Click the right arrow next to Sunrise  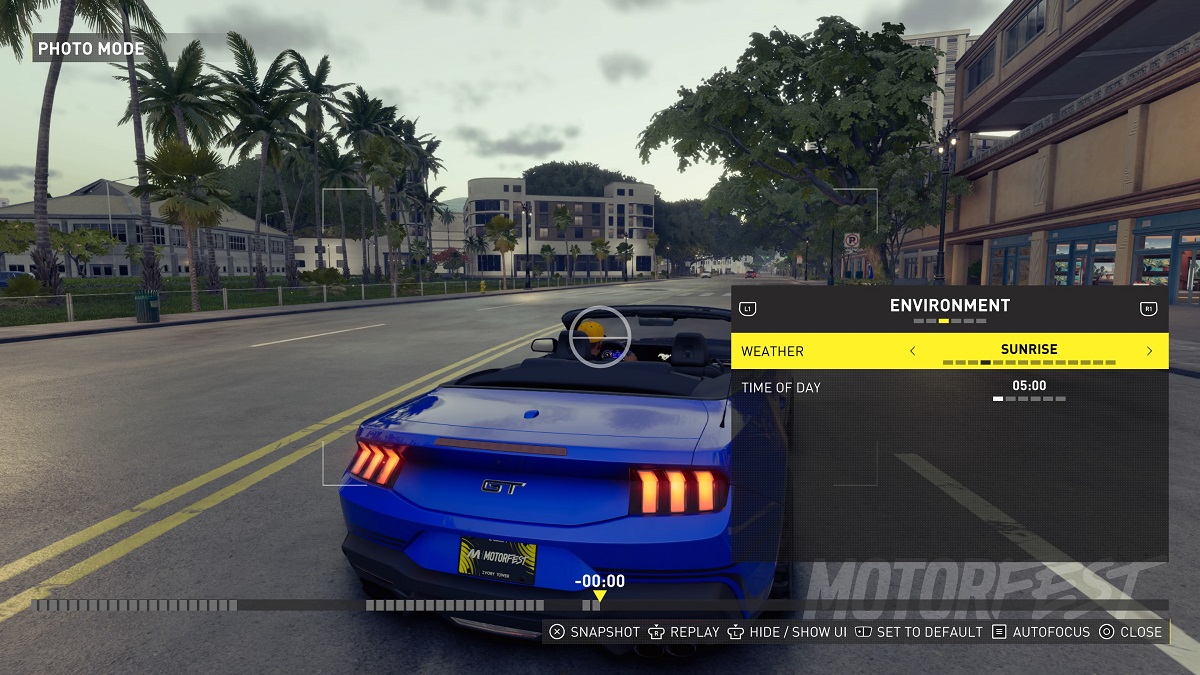[1149, 351]
